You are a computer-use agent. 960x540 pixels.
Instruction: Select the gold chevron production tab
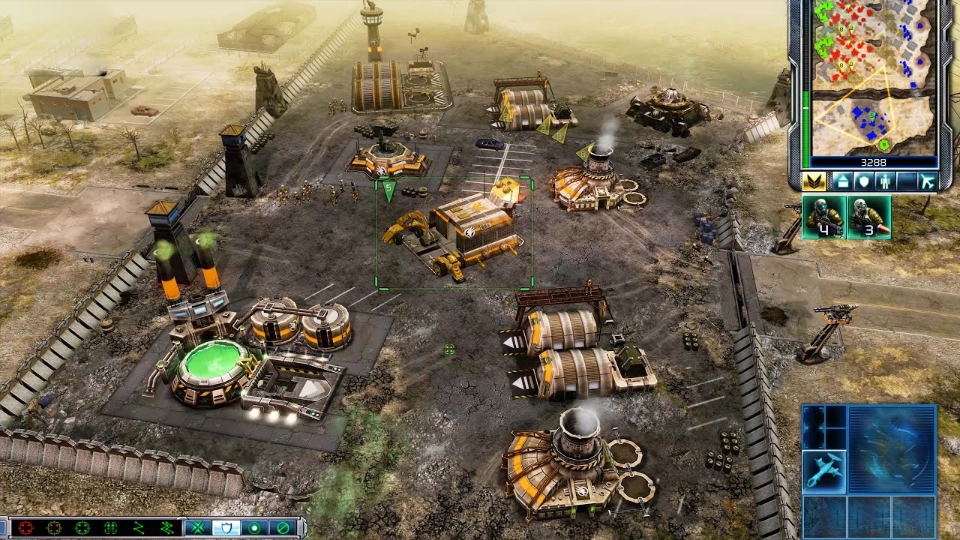(814, 181)
